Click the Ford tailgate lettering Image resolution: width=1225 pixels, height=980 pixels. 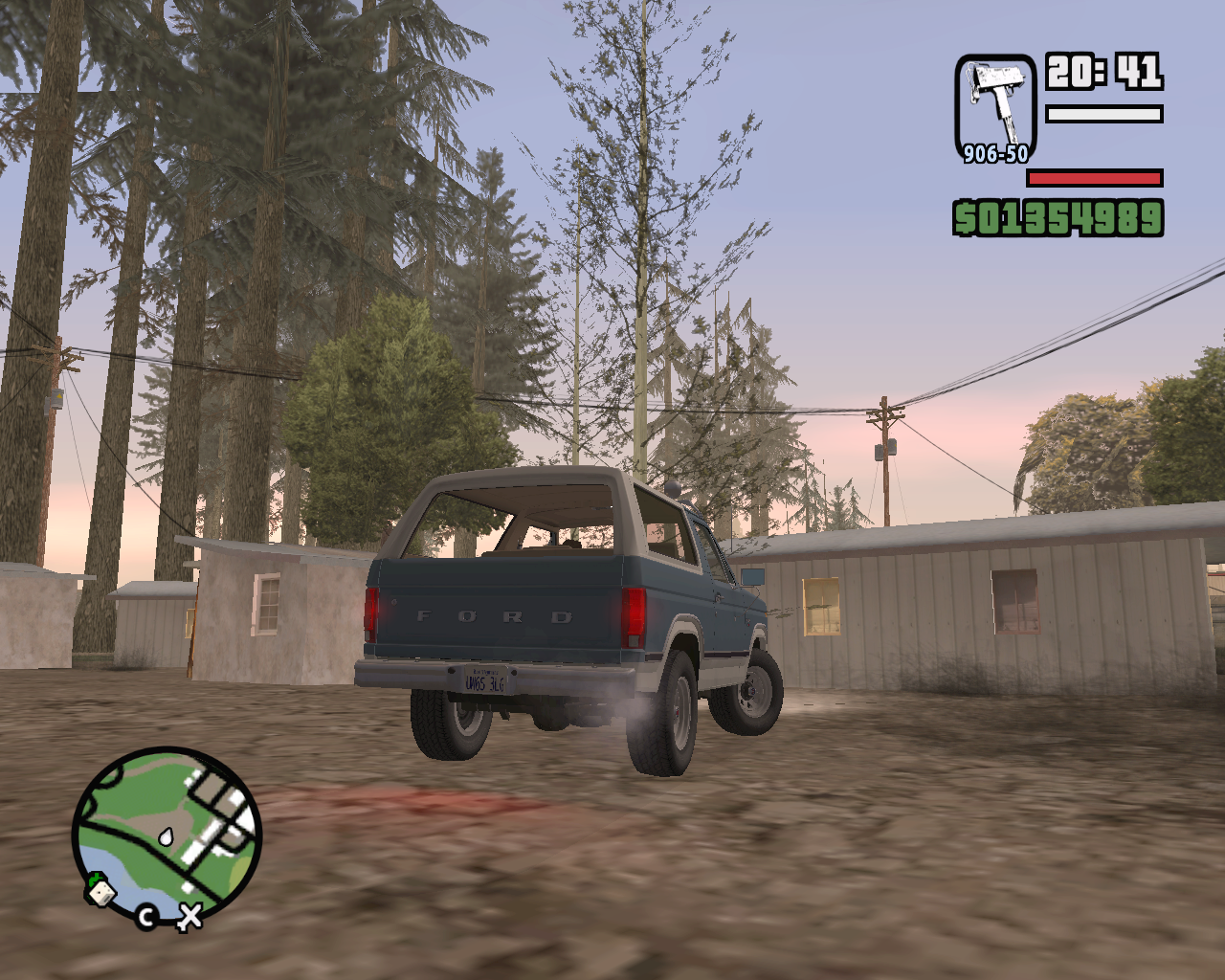pyautogui.click(x=498, y=617)
